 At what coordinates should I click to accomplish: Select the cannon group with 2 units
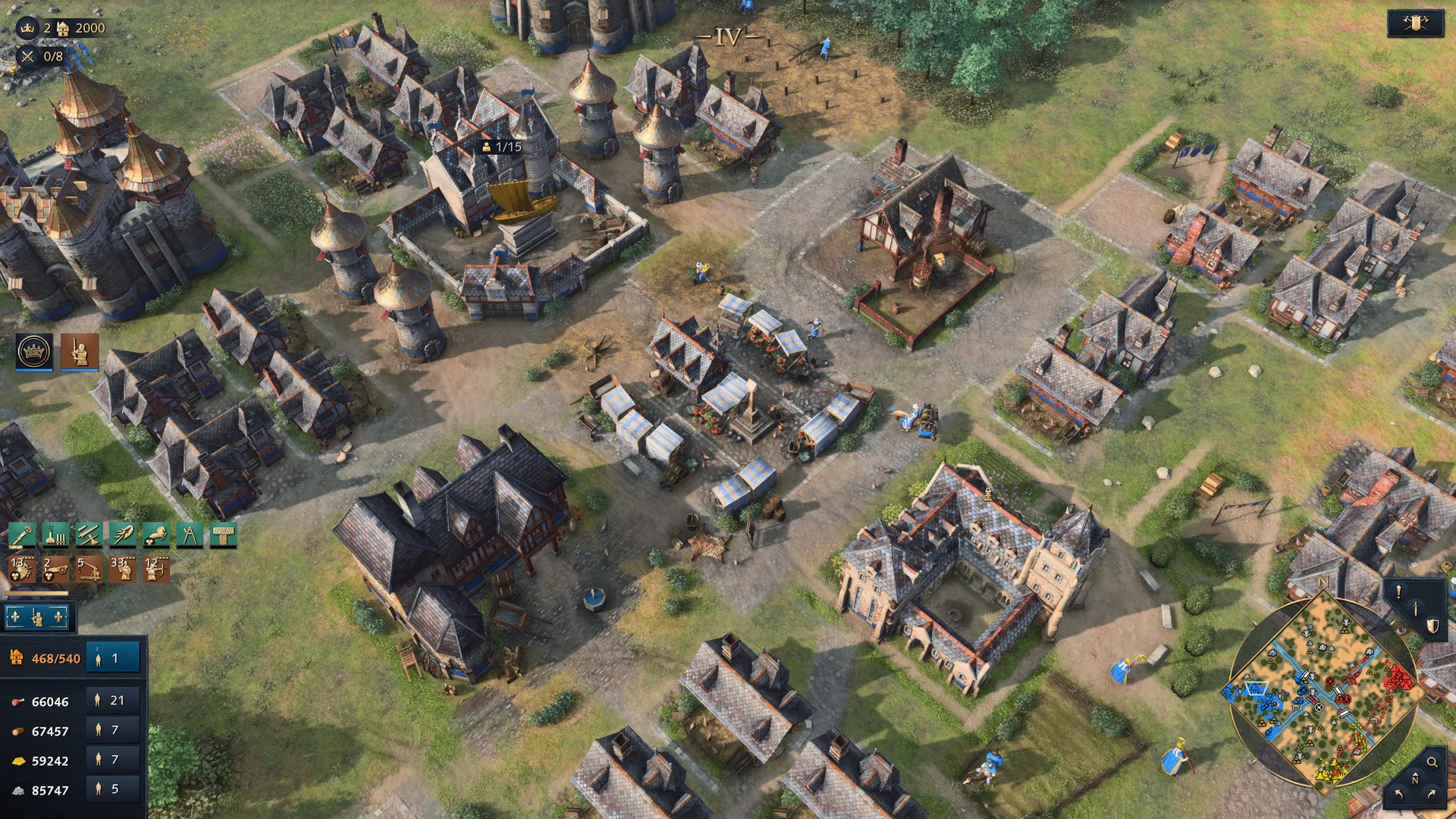[55, 570]
